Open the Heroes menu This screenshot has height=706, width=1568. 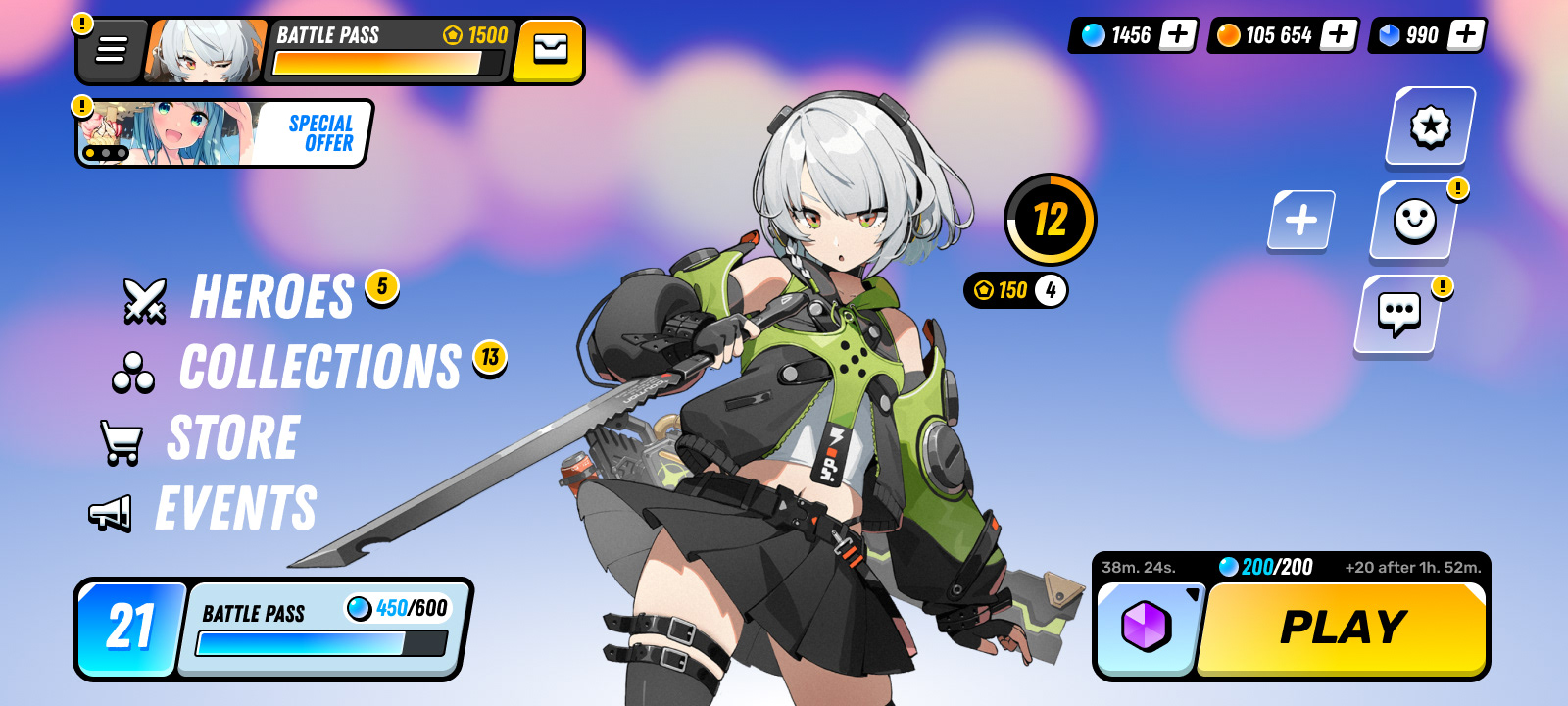[x=270, y=297]
